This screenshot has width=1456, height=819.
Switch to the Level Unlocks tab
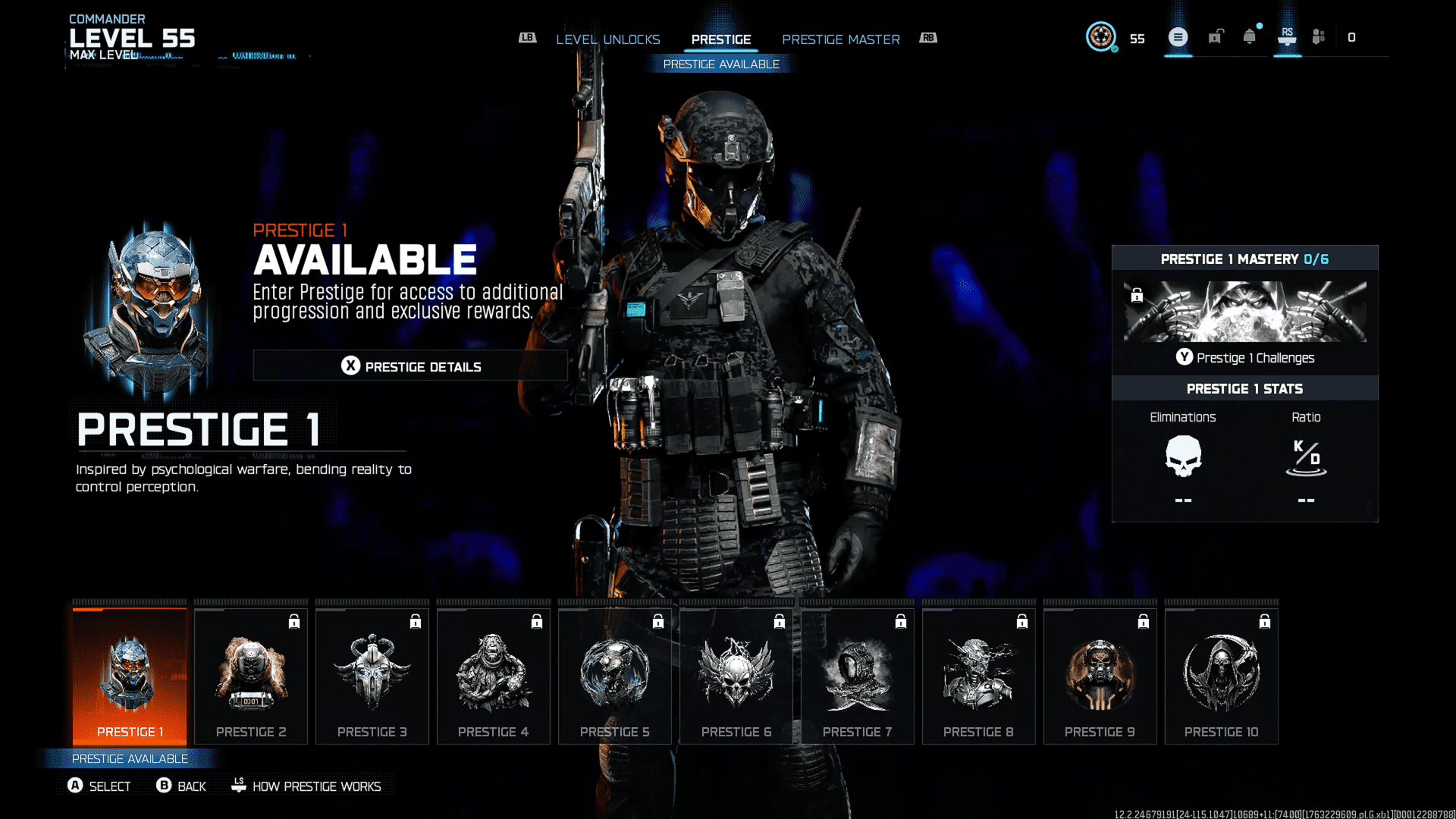(607, 39)
